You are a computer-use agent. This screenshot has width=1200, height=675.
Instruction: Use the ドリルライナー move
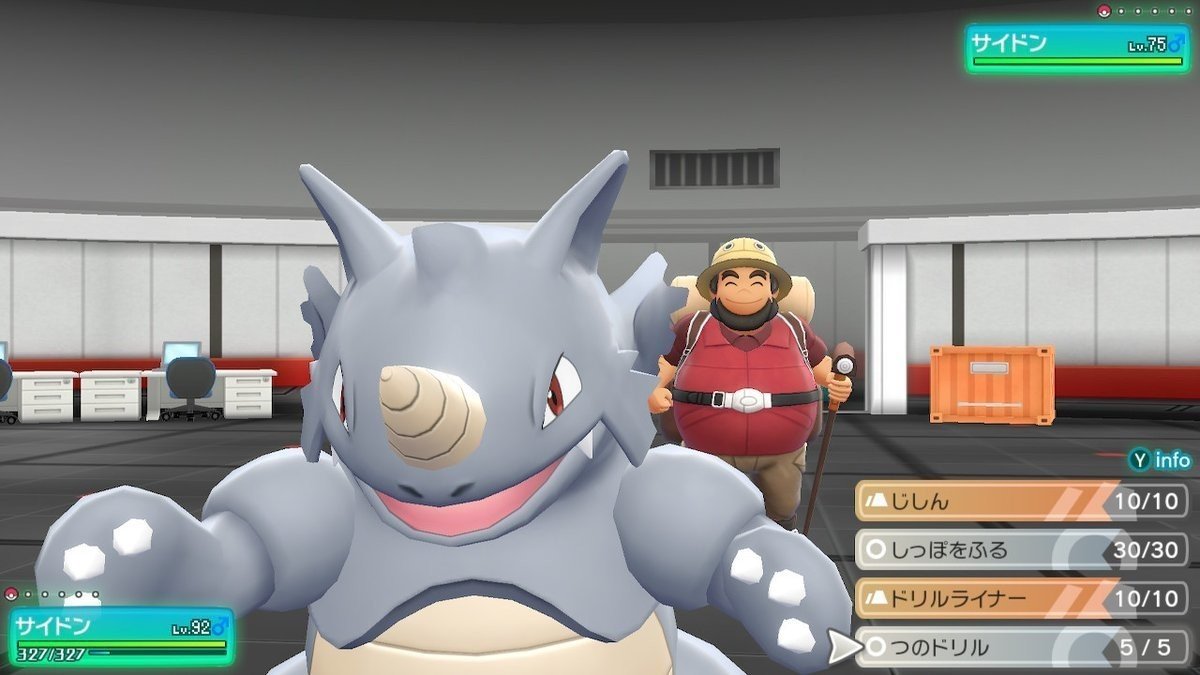(x=1020, y=598)
